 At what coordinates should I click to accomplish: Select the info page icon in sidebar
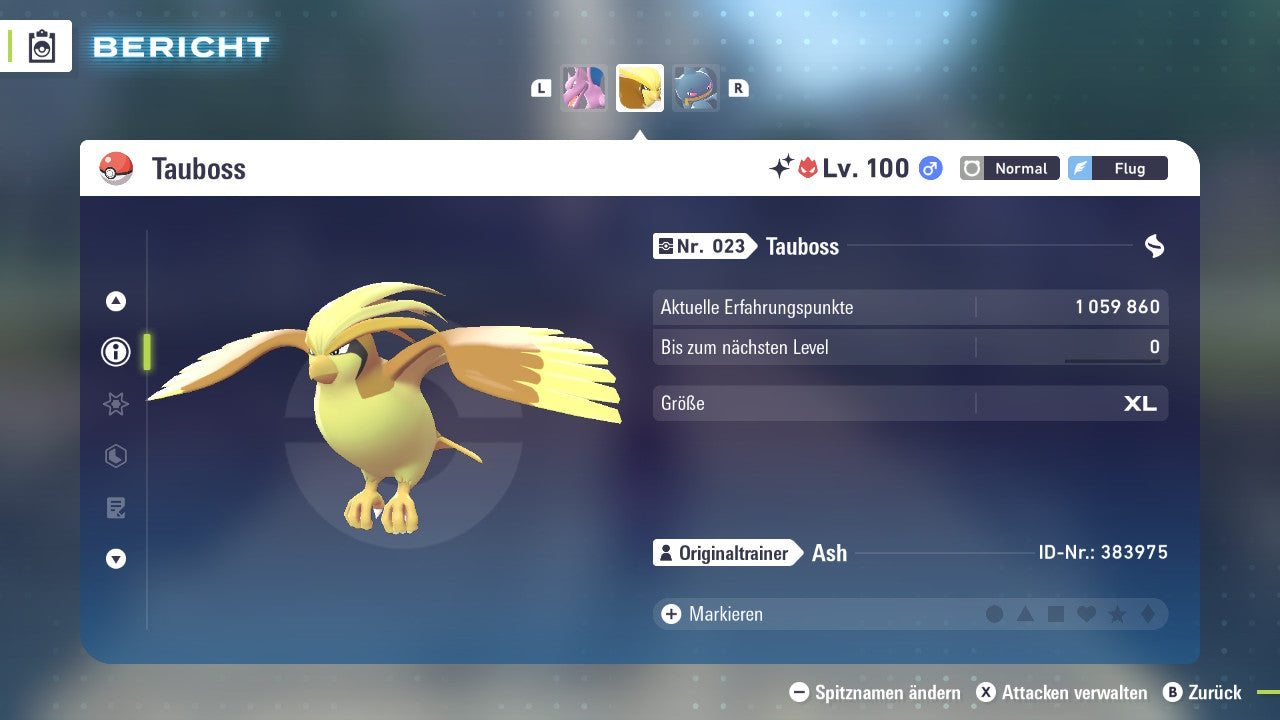point(115,352)
